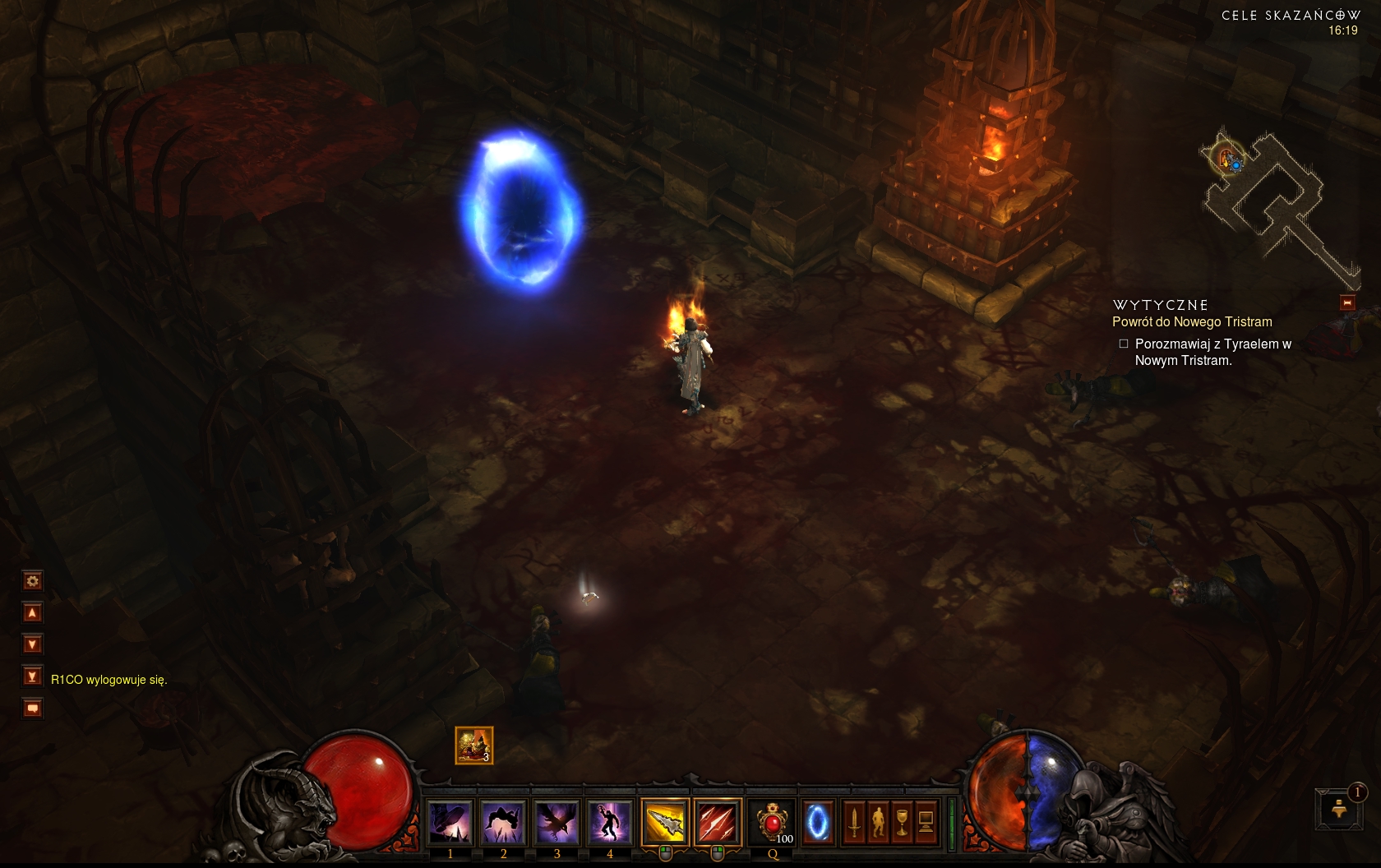This screenshot has height=868, width=1381.
Task: Click the gold buff icon with stack 3
Action: pos(474,746)
